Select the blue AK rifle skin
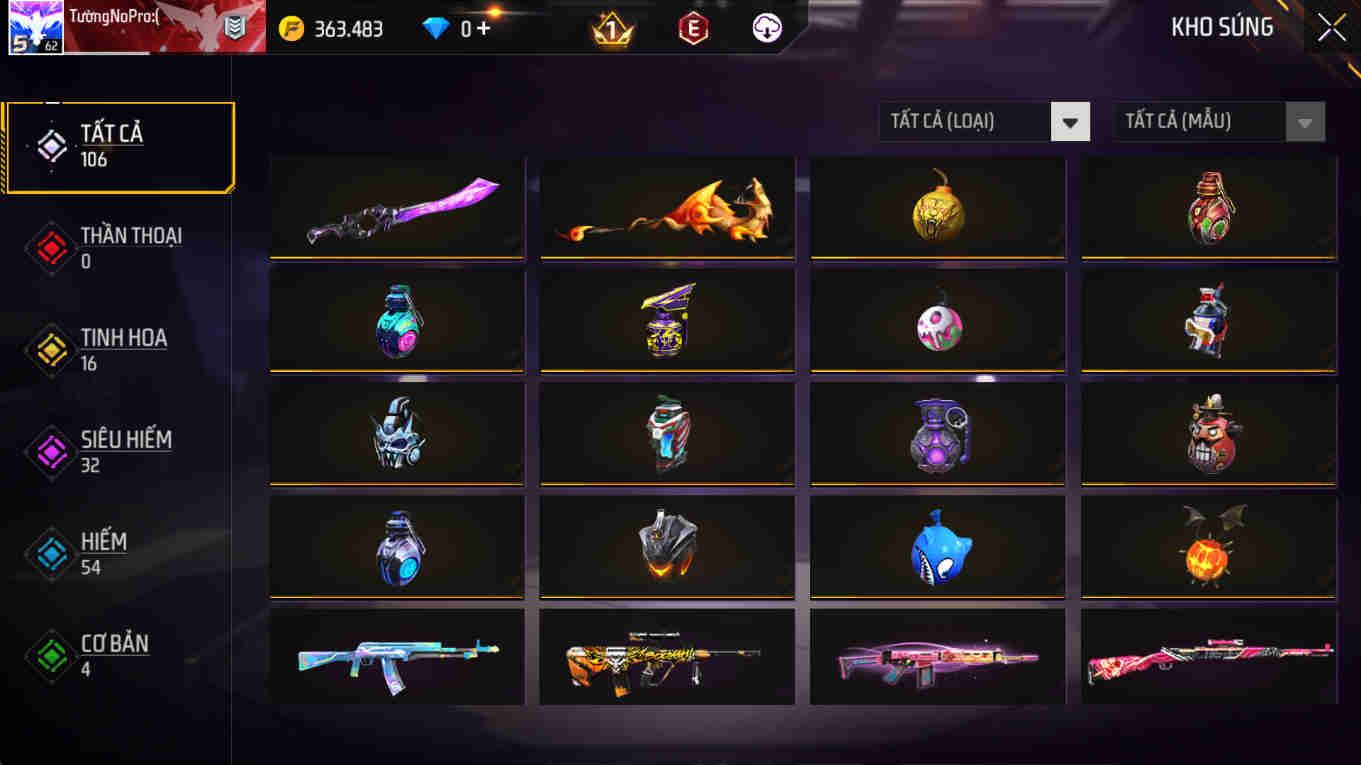 (x=396, y=657)
